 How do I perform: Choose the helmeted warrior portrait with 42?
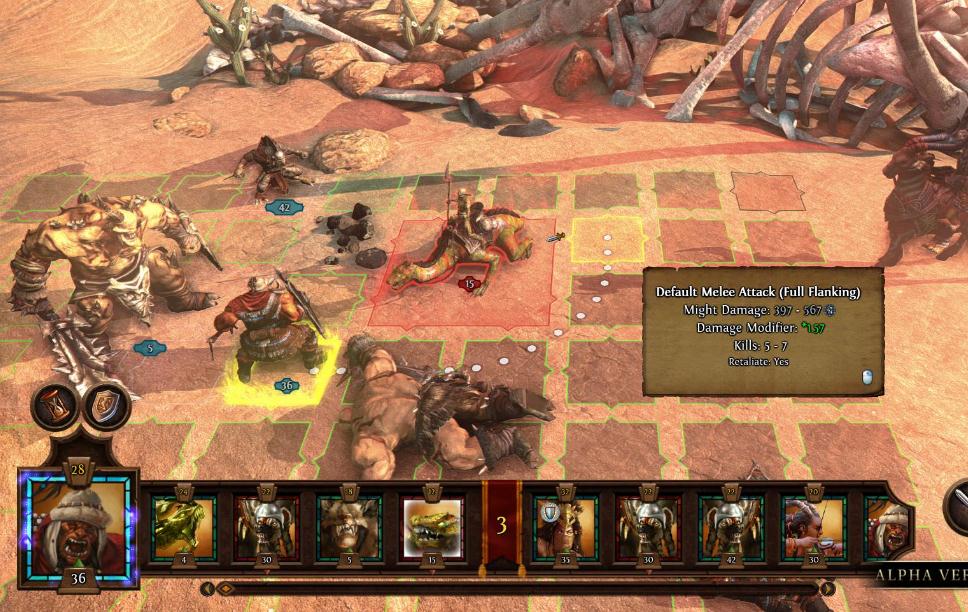[731, 526]
